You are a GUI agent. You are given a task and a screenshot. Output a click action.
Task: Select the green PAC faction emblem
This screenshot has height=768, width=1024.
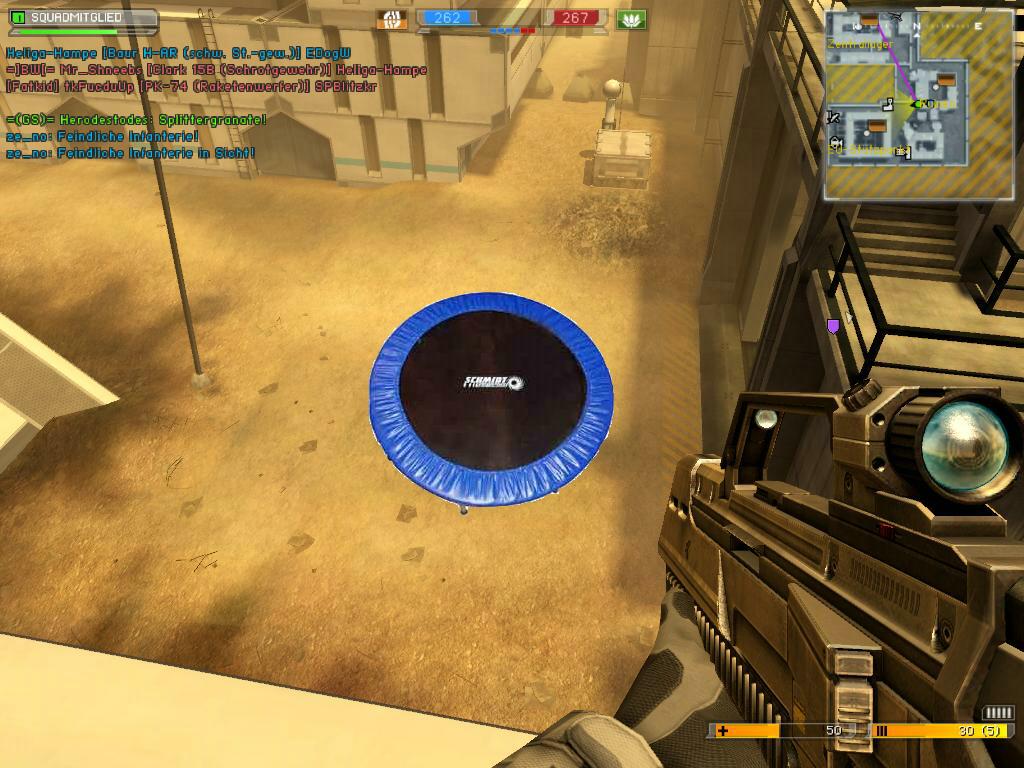click(x=631, y=19)
